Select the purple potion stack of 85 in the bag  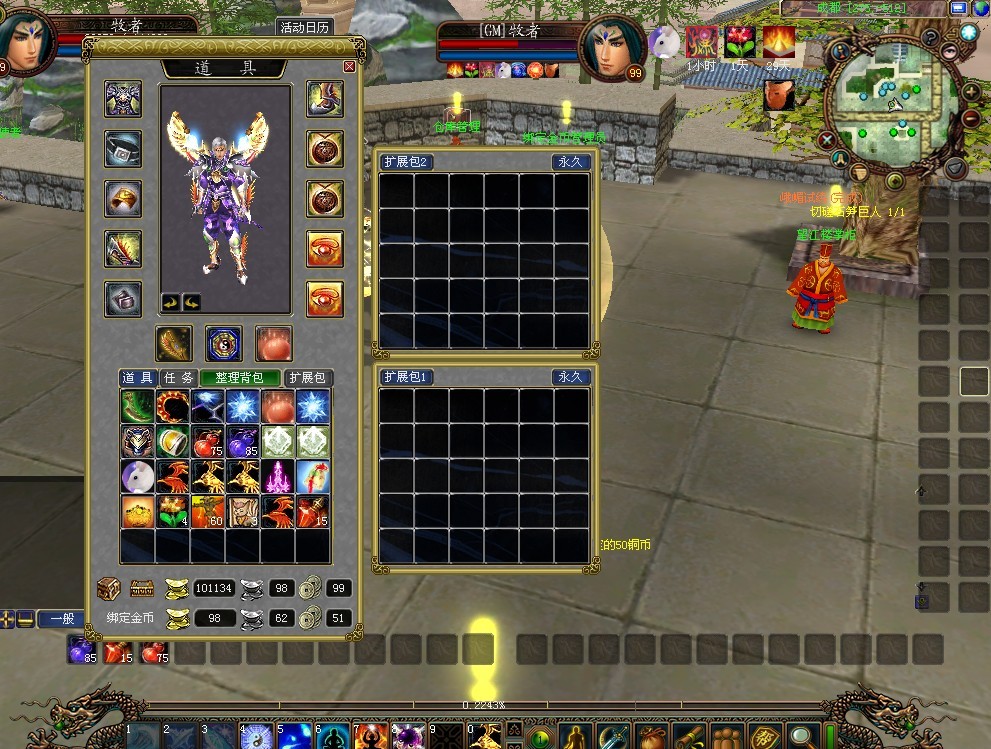(x=242, y=441)
